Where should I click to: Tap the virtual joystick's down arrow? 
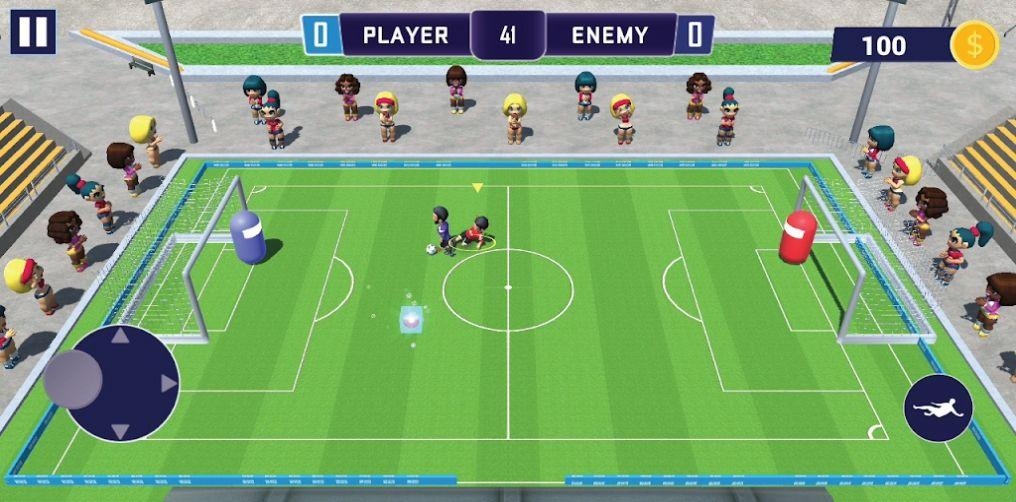pos(120,431)
